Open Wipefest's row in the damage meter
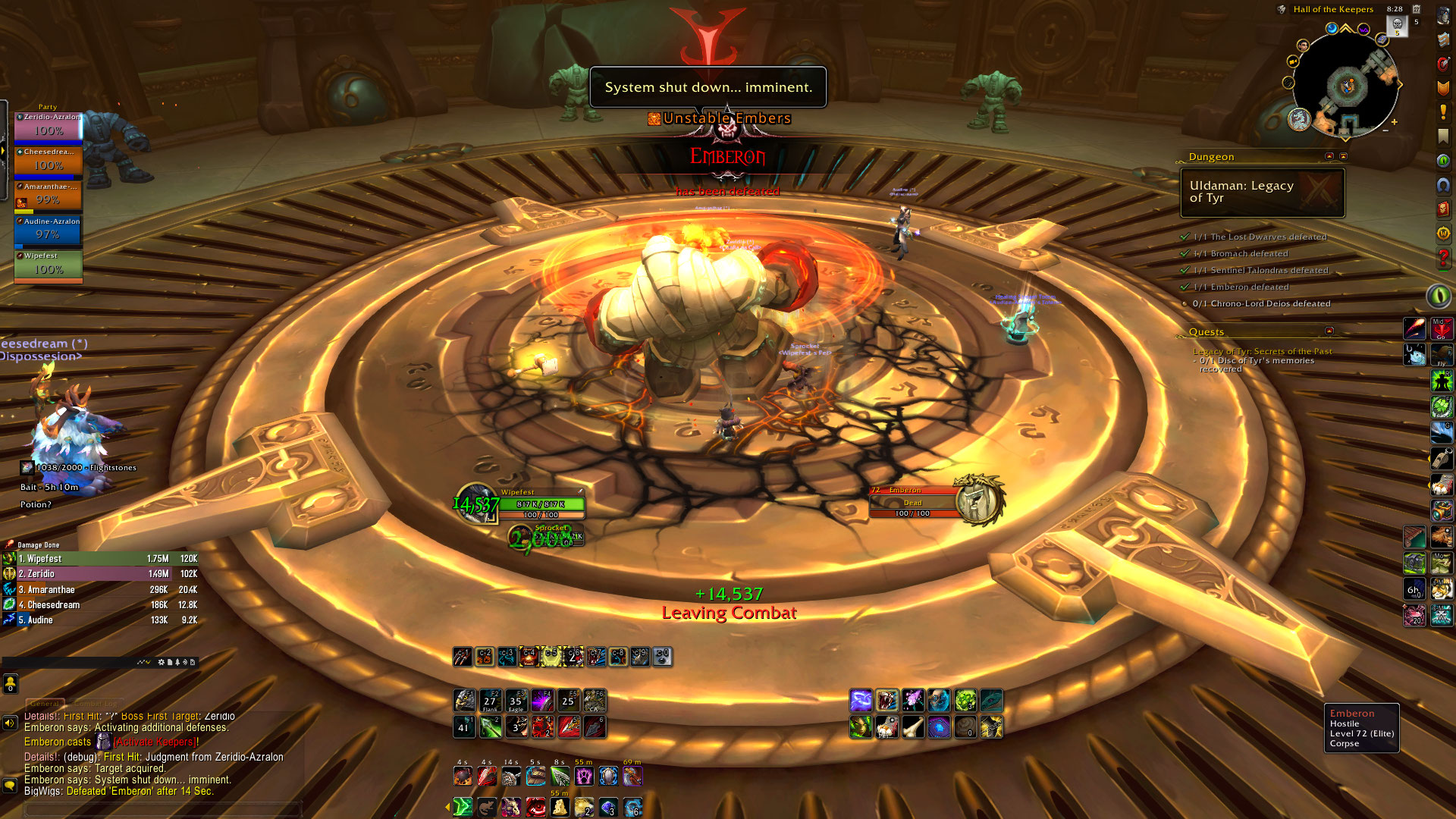Screen dimensions: 1456x819 tap(99, 559)
